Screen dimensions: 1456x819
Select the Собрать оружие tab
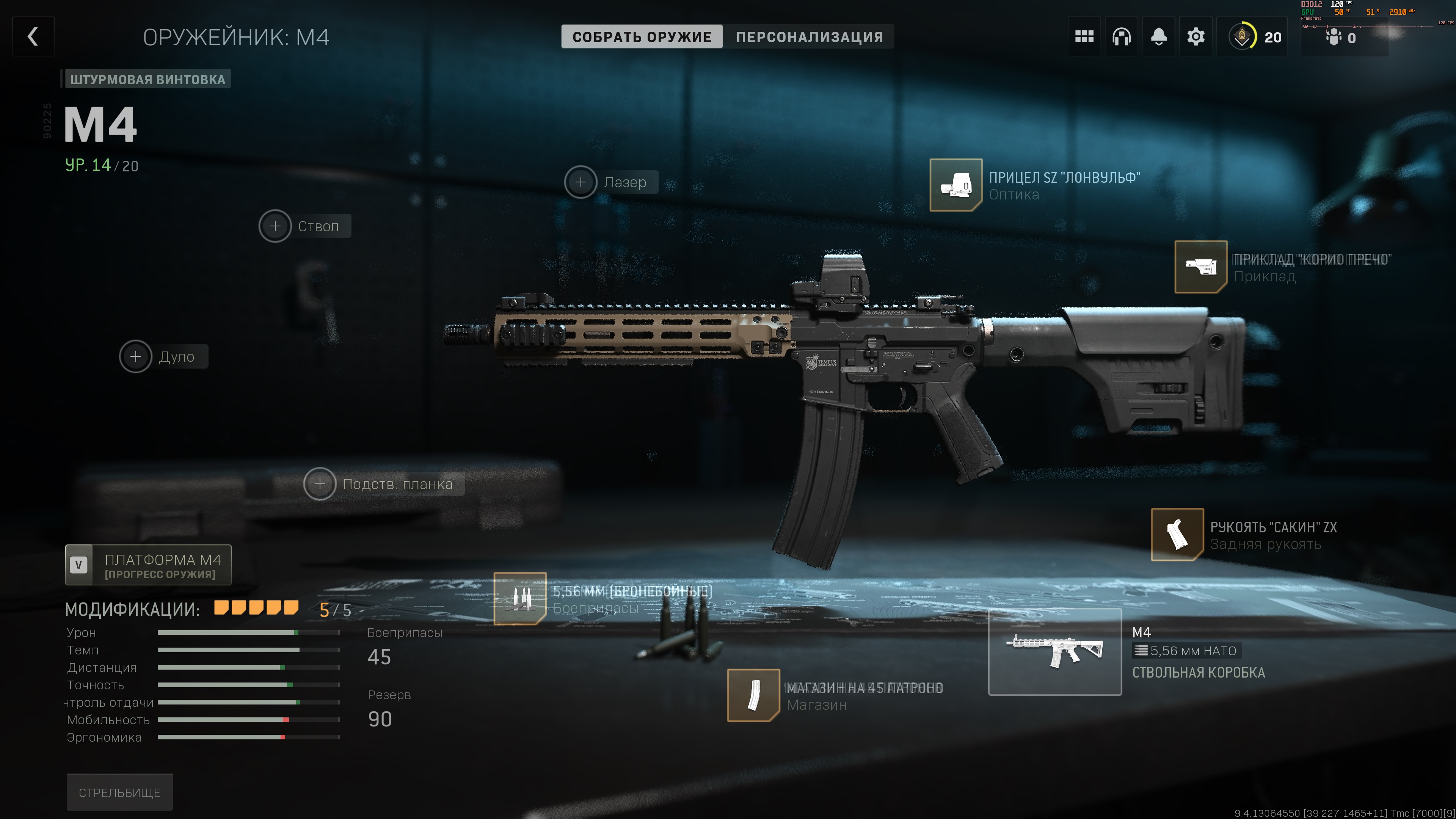[x=642, y=37]
